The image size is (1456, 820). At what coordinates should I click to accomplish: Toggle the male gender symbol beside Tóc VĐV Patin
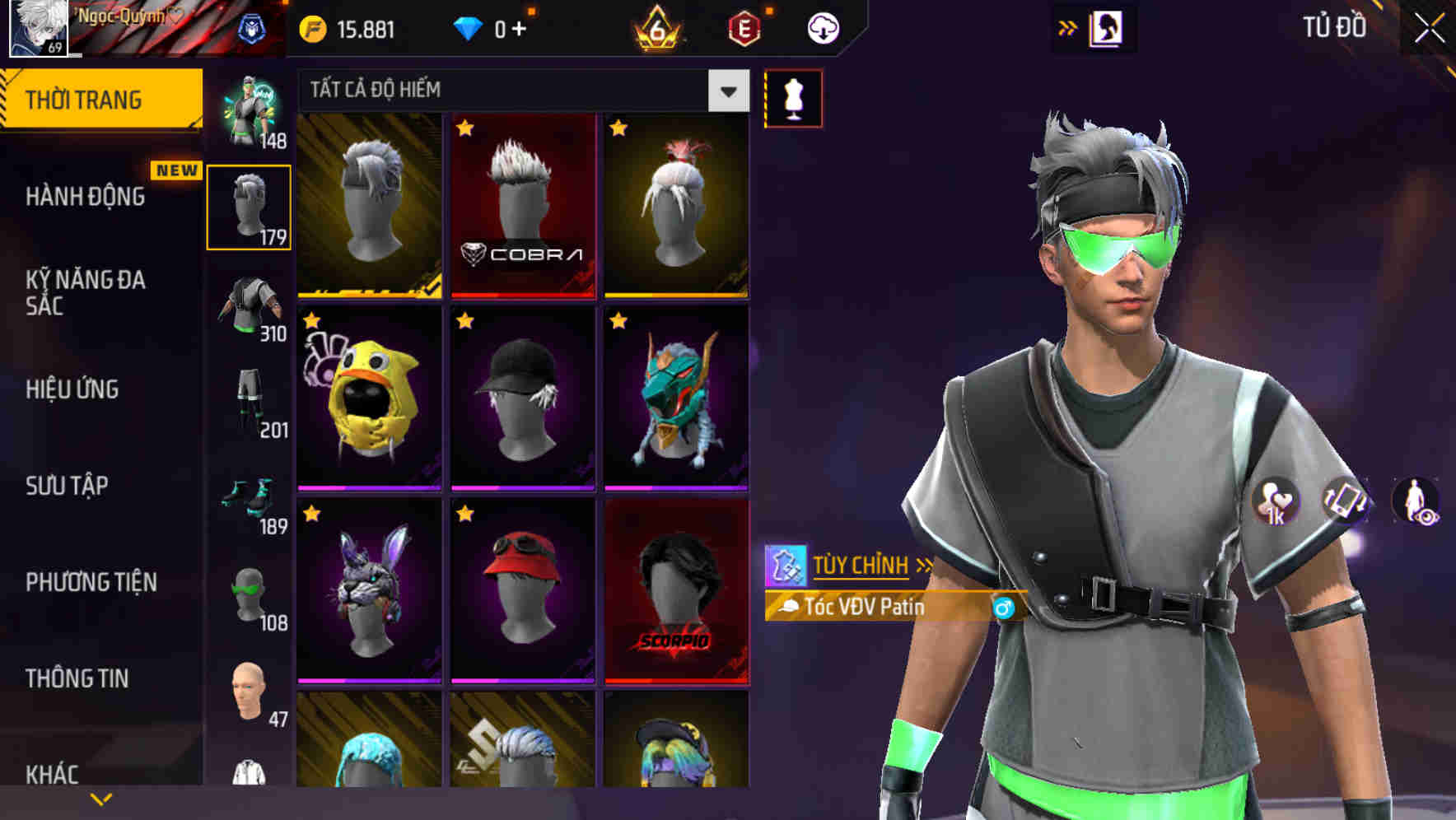coord(1003,609)
